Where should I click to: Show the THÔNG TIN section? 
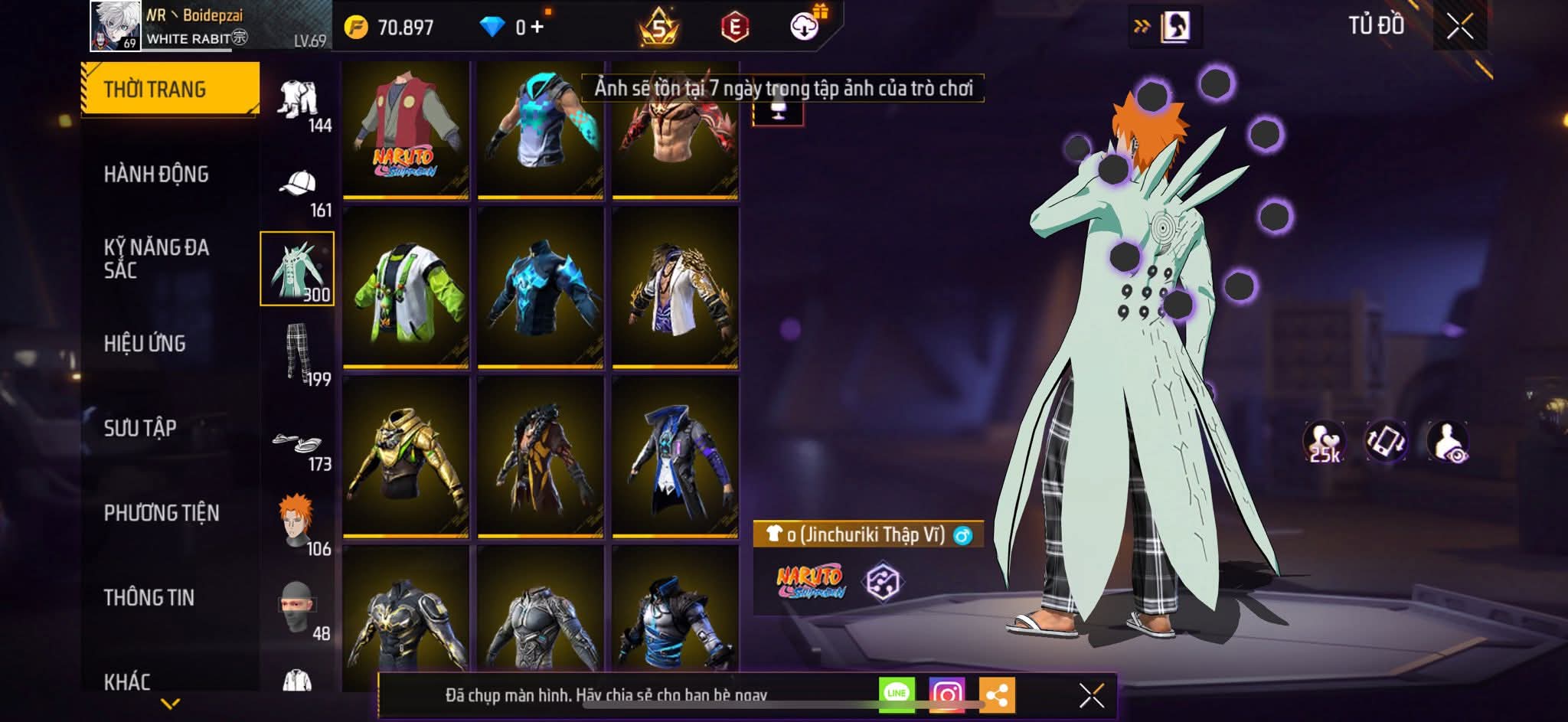pos(149,597)
